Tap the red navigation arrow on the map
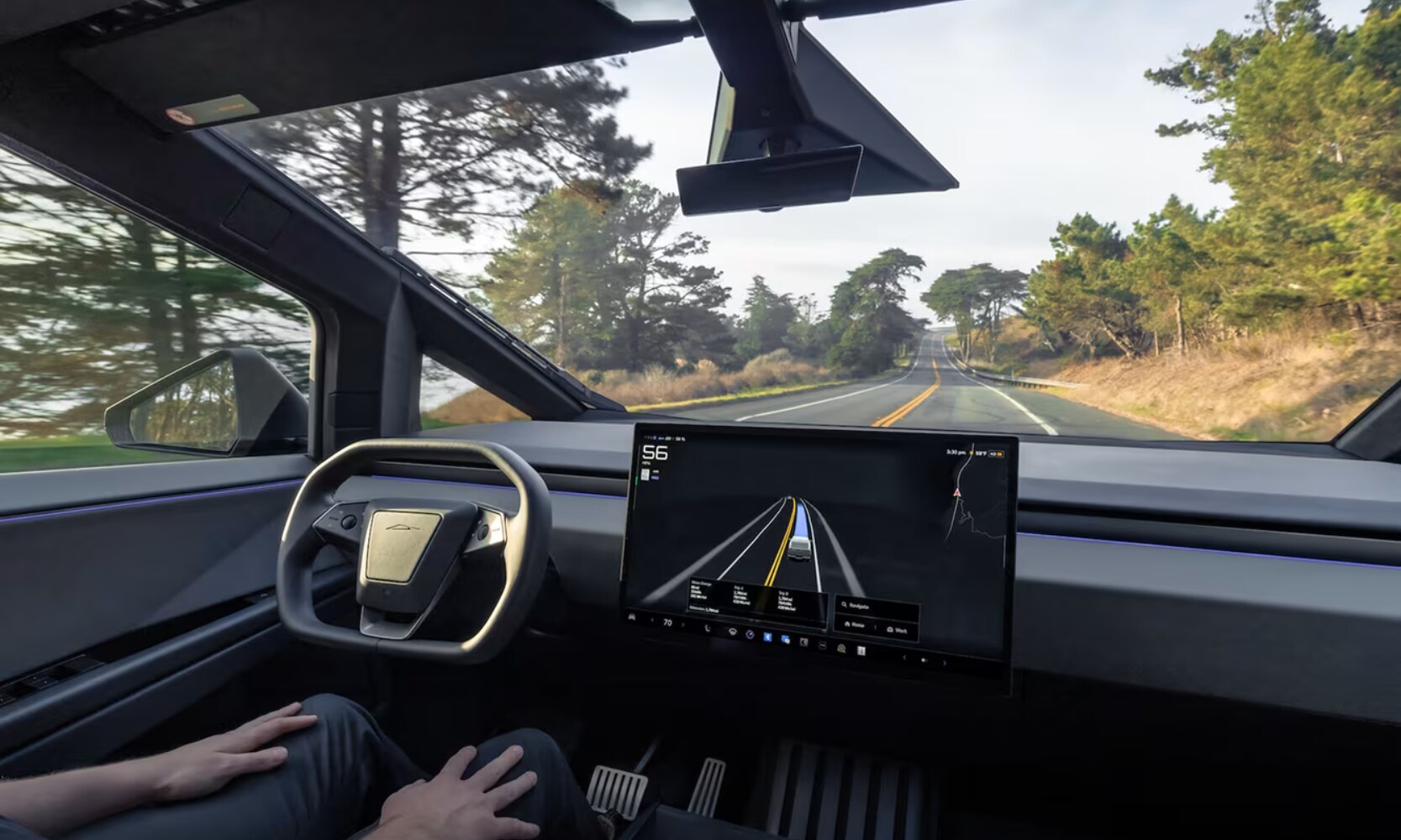1401x840 pixels. pos(956,493)
